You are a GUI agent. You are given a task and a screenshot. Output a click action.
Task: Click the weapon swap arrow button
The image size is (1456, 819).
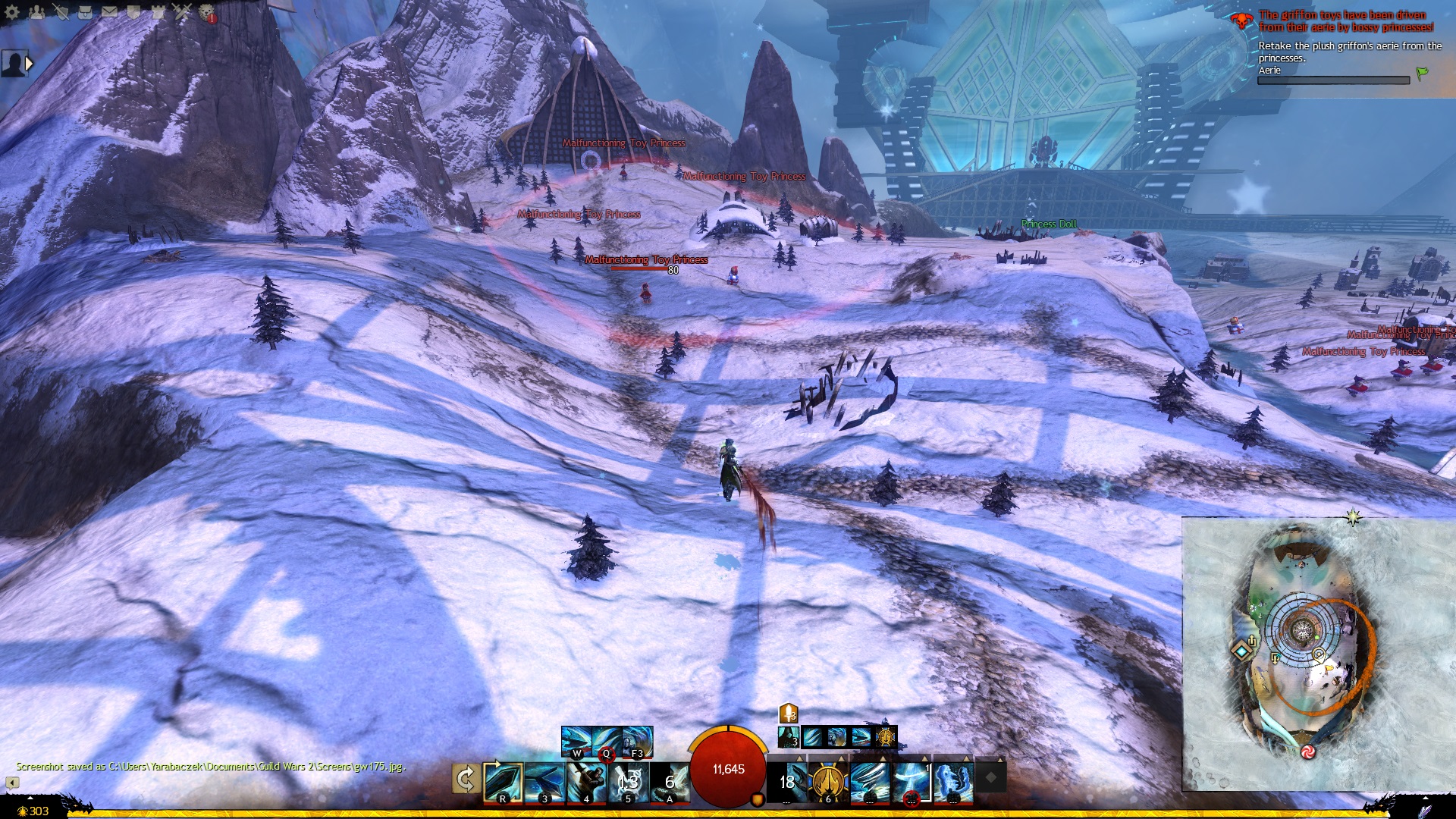pyautogui.click(x=465, y=780)
